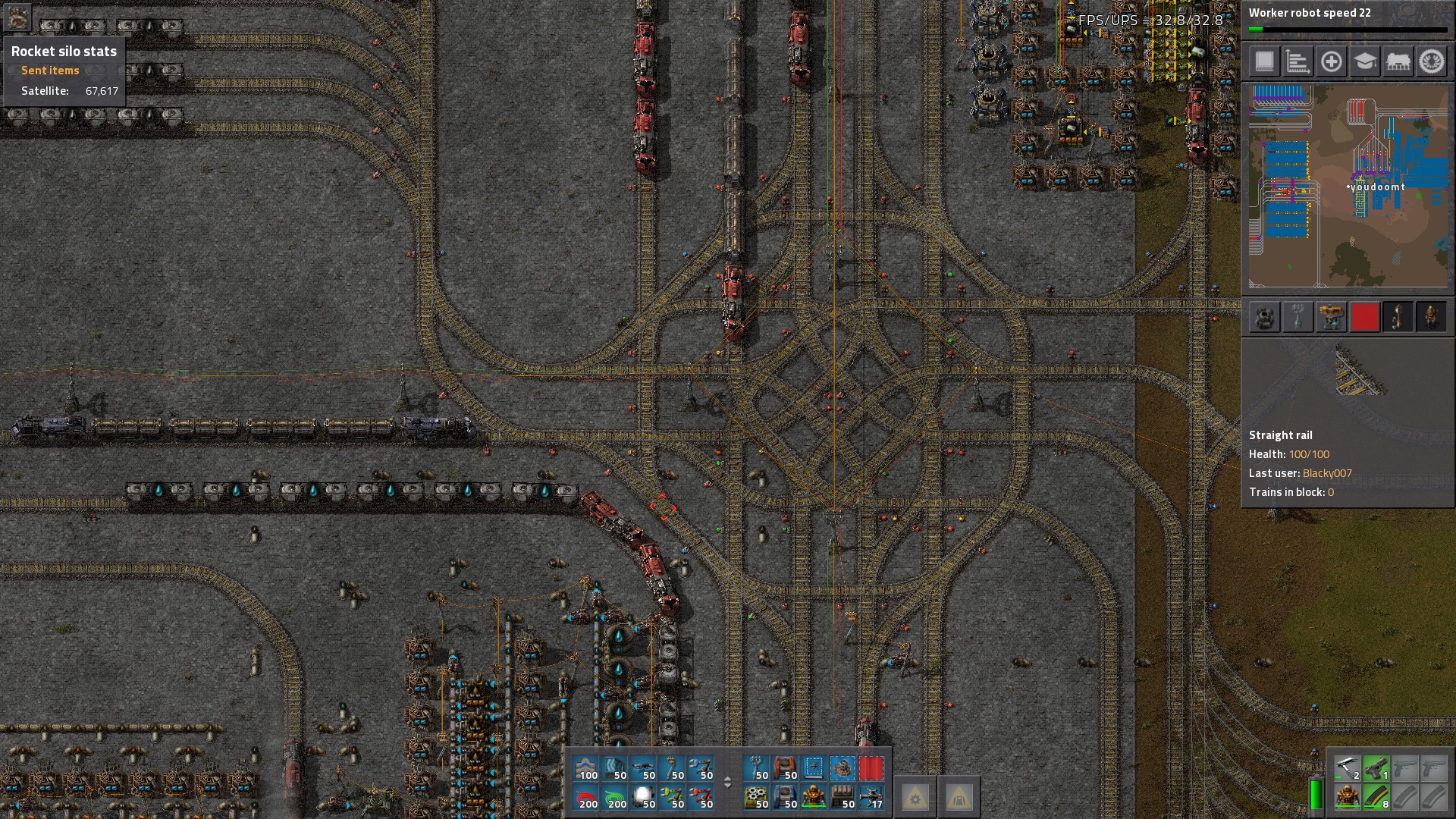Open the gear wreath achievements button

point(1431,61)
